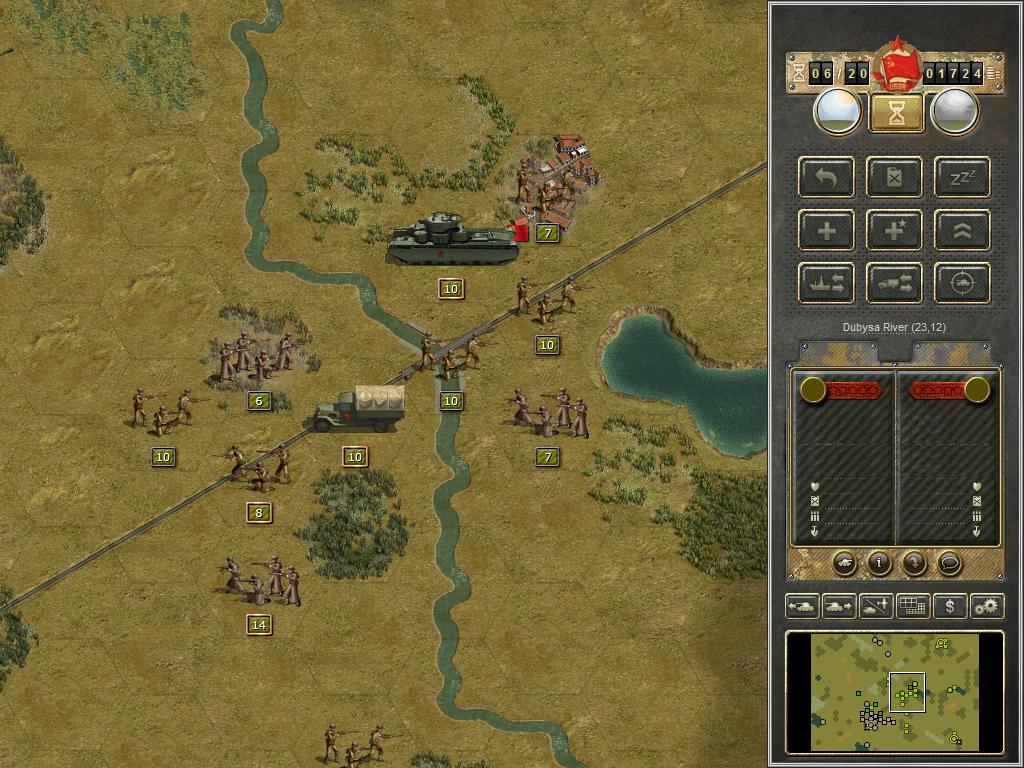Activate the tank crosshair button
The width and height of the screenshot is (1024, 768).
tap(962, 284)
